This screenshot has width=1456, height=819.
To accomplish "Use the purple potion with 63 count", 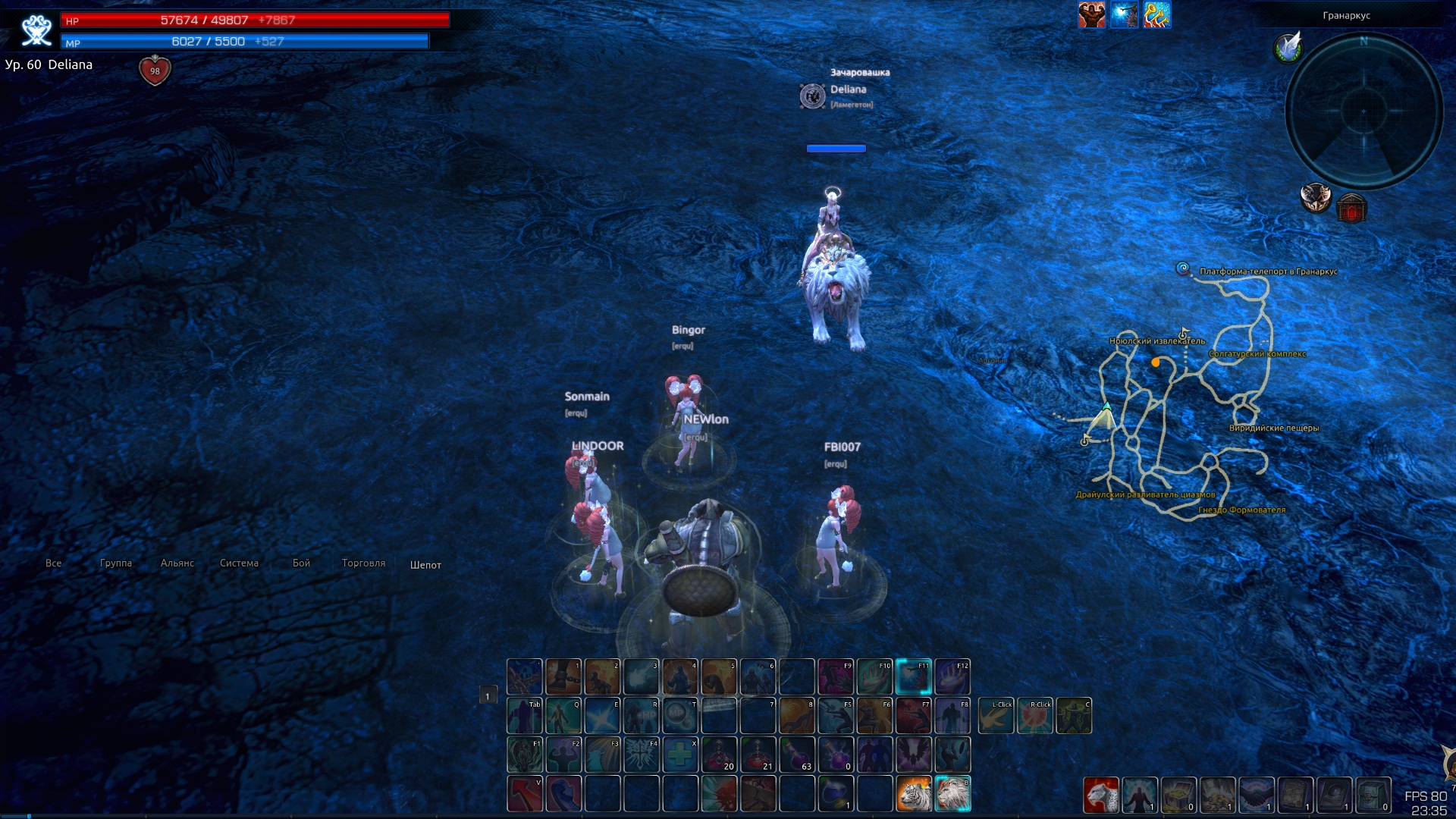I will tap(797, 755).
